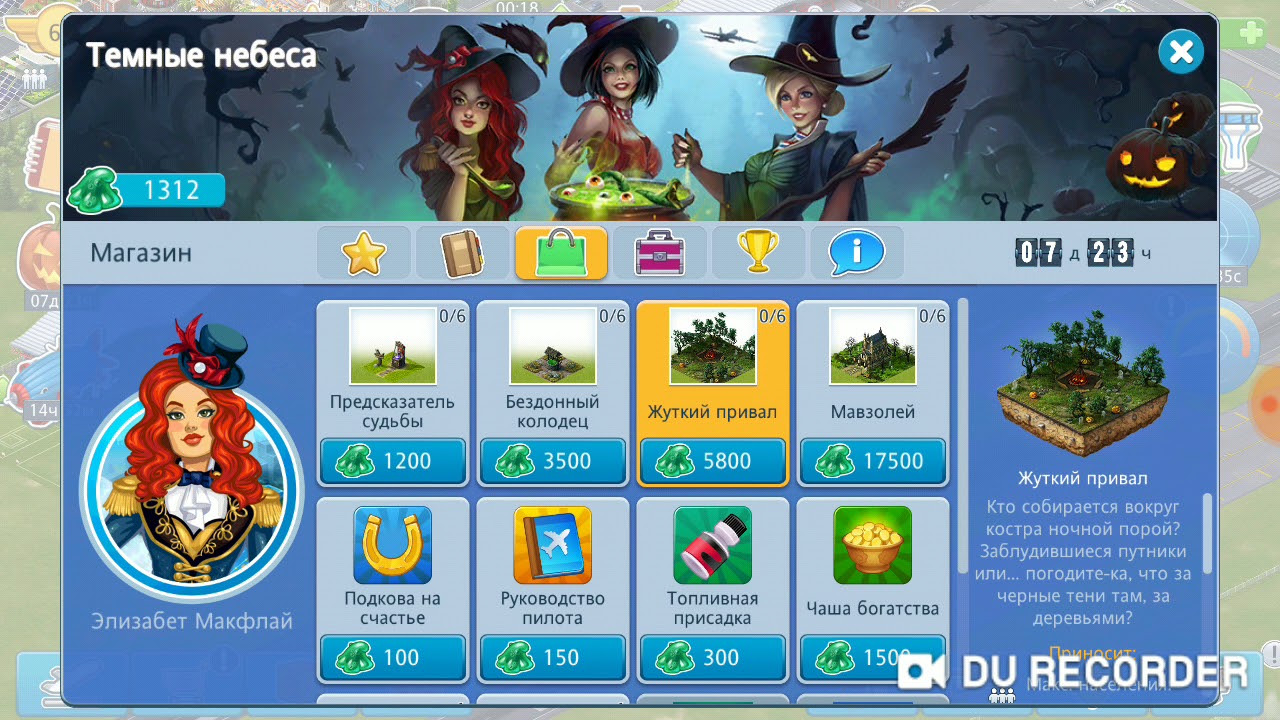1280x720 pixels.
Task: Buy Подкова на счастье for 100
Action: tap(392, 657)
